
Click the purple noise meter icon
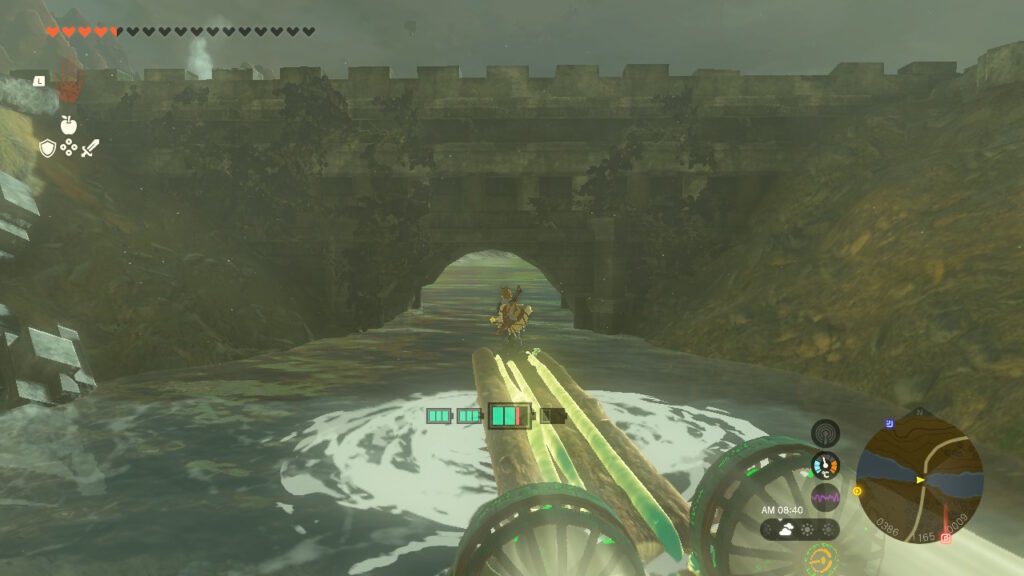pos(825,497)
